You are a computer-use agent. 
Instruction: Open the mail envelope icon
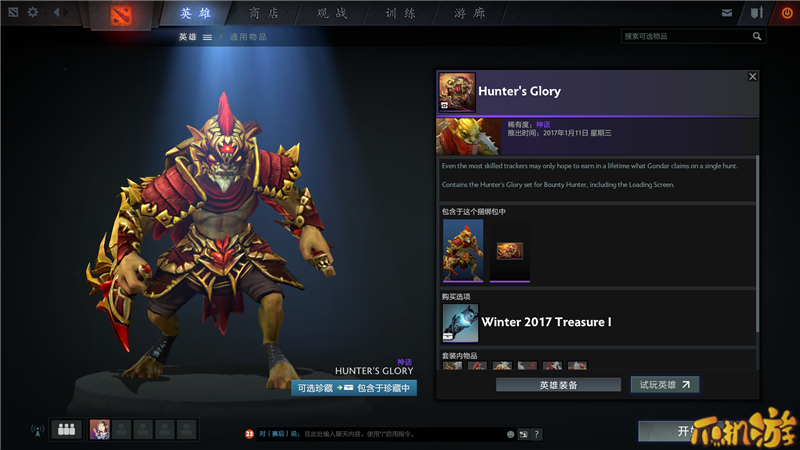[x=727, y=13]
